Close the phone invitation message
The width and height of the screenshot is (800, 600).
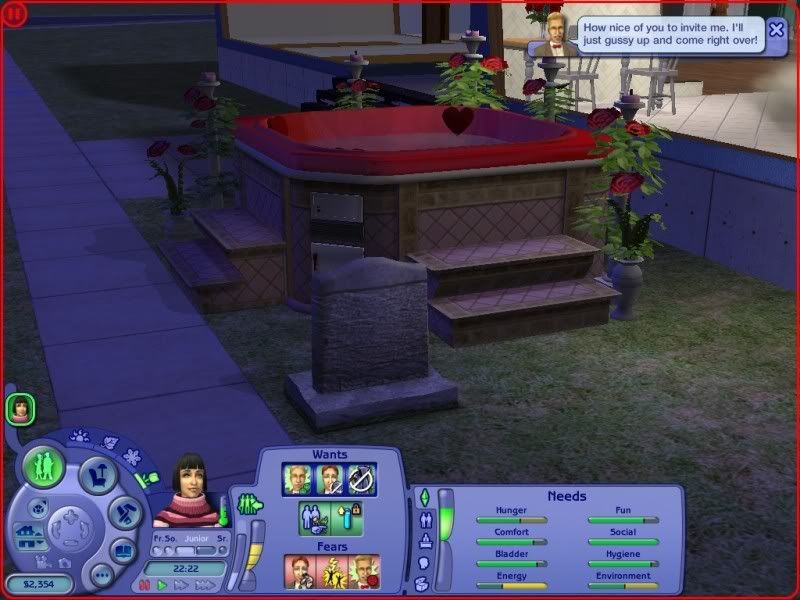[x=776, y=29]
